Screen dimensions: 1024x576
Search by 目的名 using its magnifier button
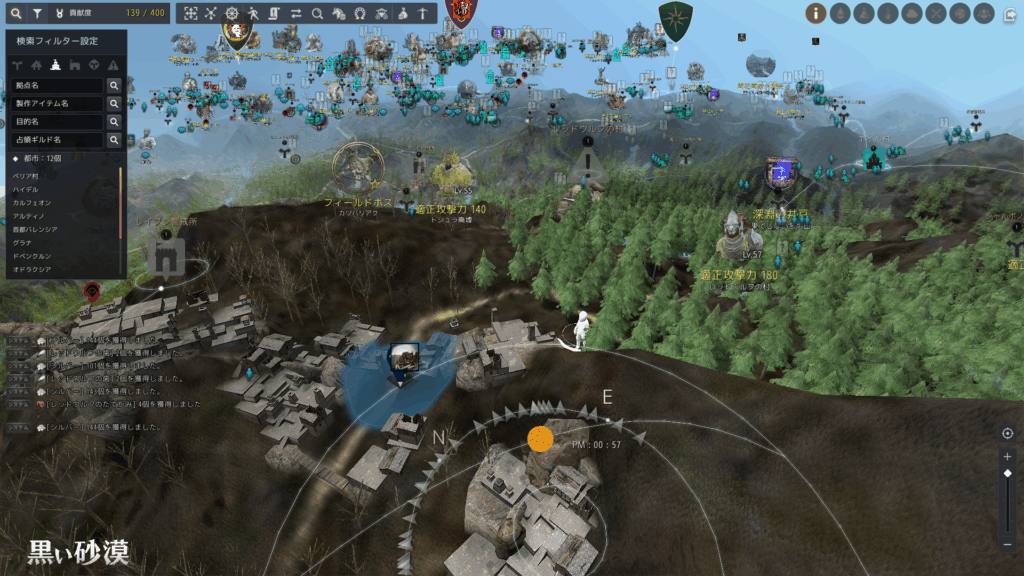coord(114,122)
